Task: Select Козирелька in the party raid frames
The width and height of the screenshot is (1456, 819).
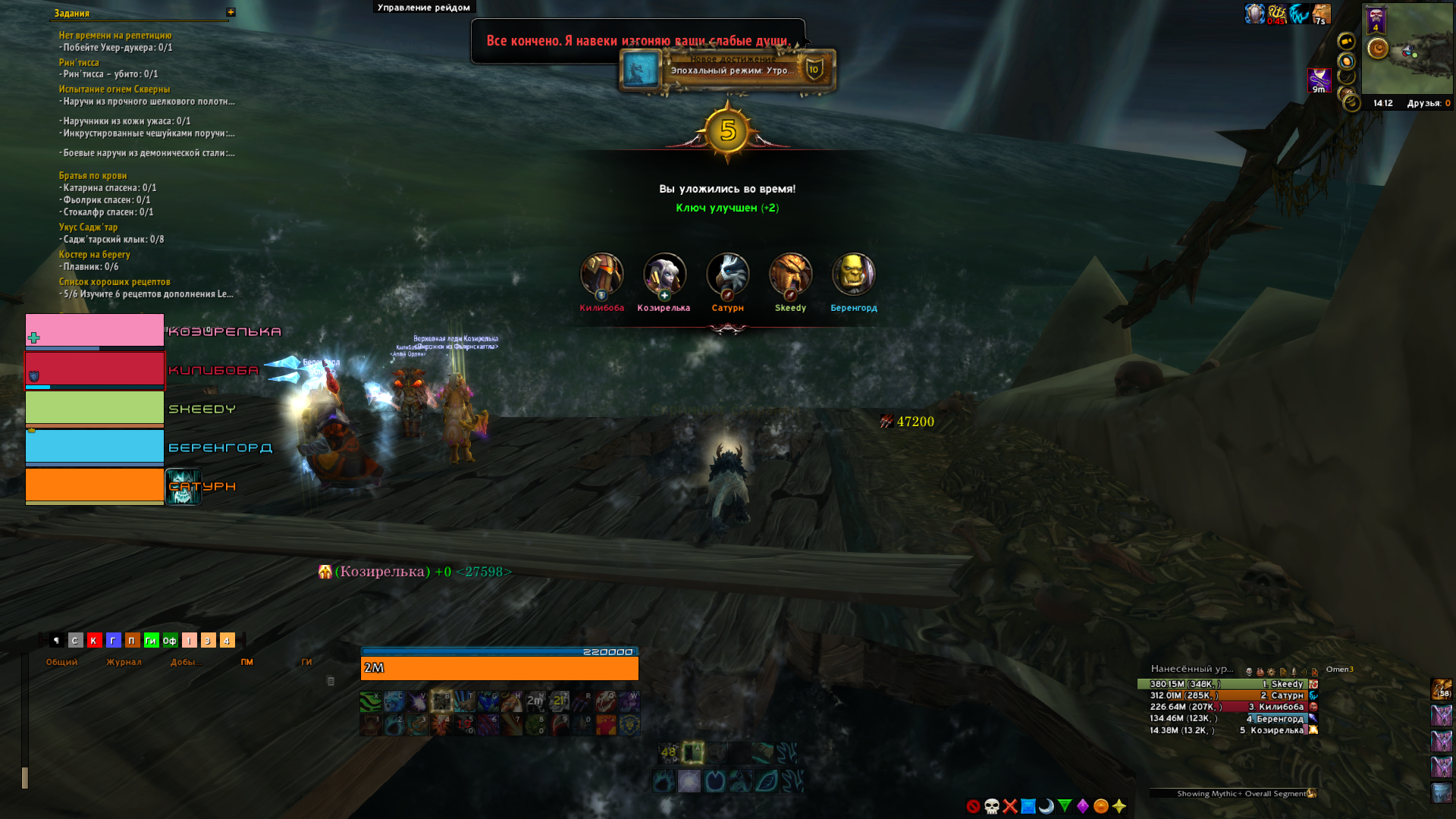Action: (95, 331)
